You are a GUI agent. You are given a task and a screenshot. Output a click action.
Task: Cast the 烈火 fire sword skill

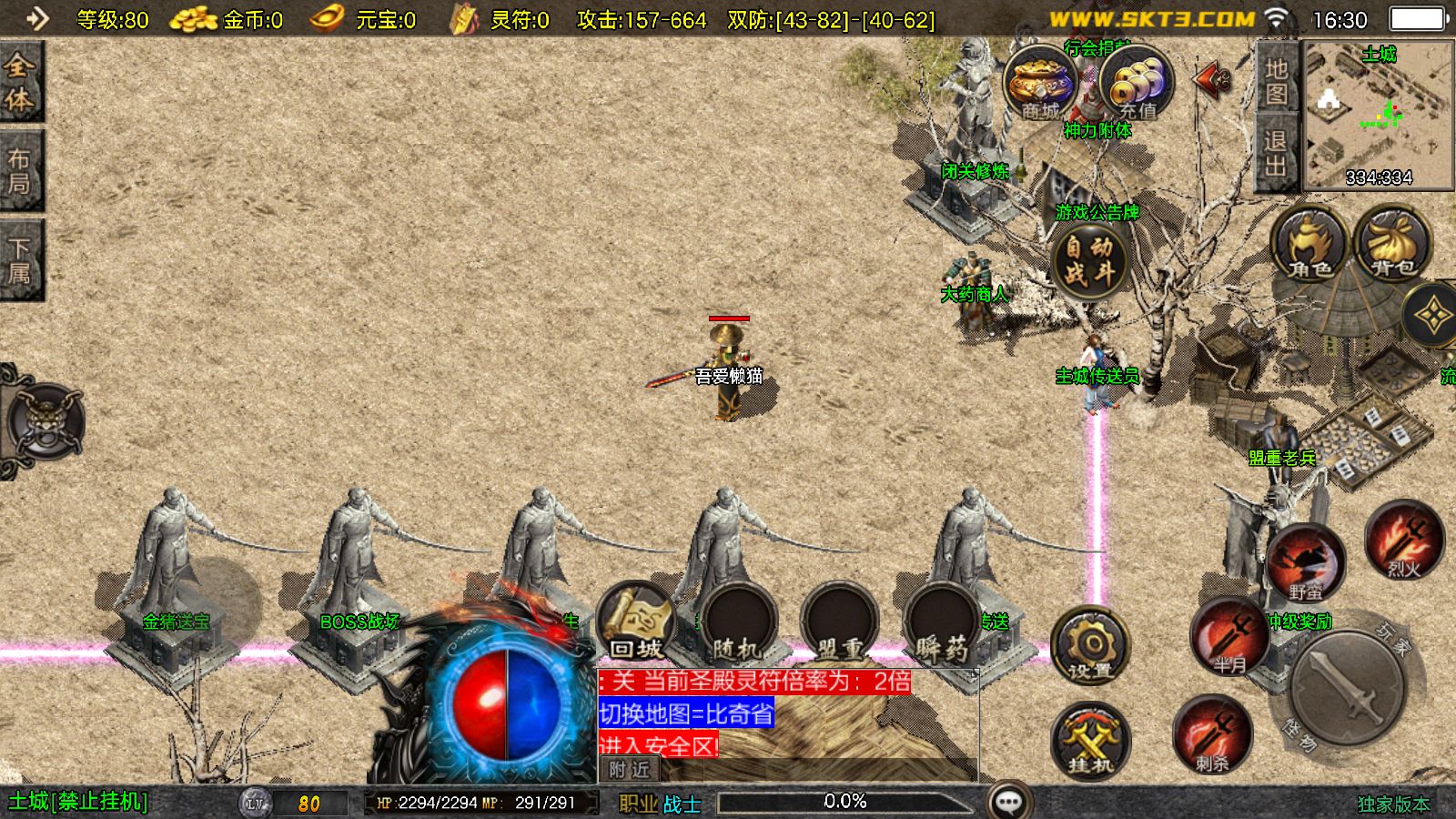coord(1404,541)
